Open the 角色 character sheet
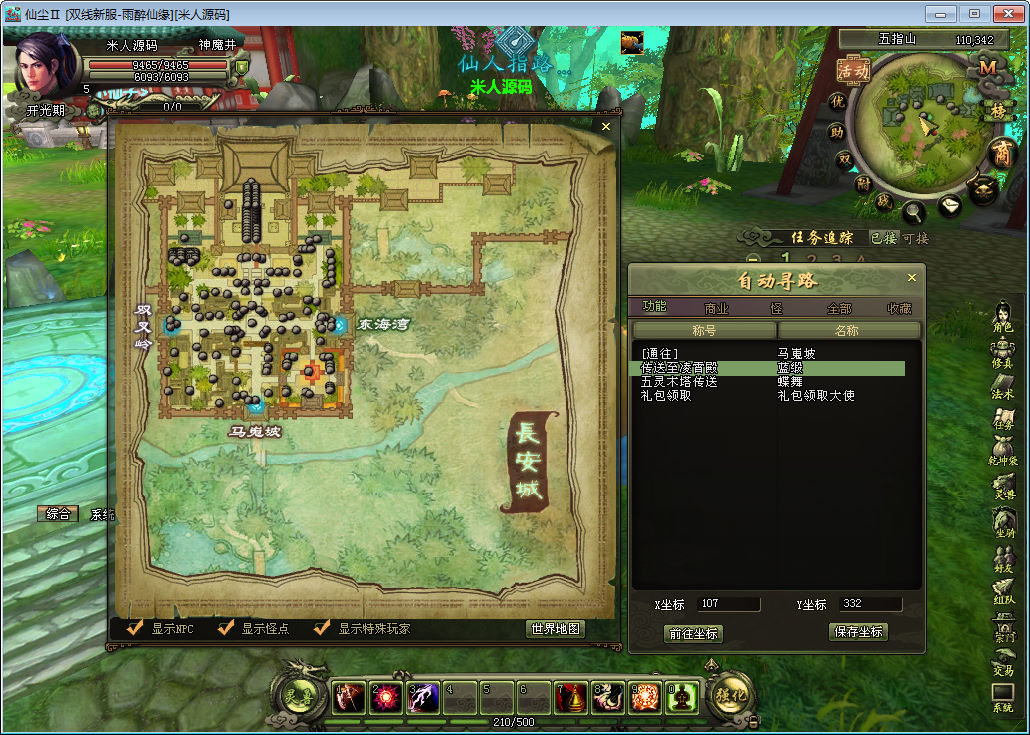 coord(1002,319)
